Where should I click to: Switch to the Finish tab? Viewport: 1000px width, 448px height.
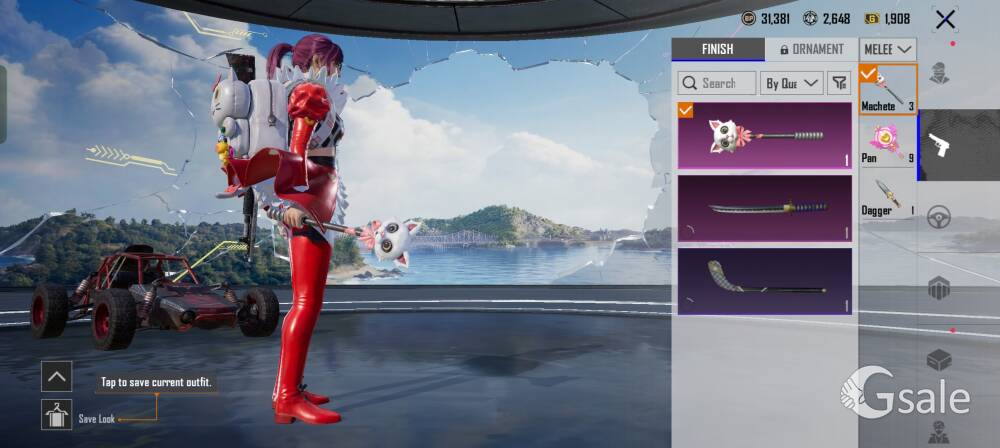click(x=718, y=49)
